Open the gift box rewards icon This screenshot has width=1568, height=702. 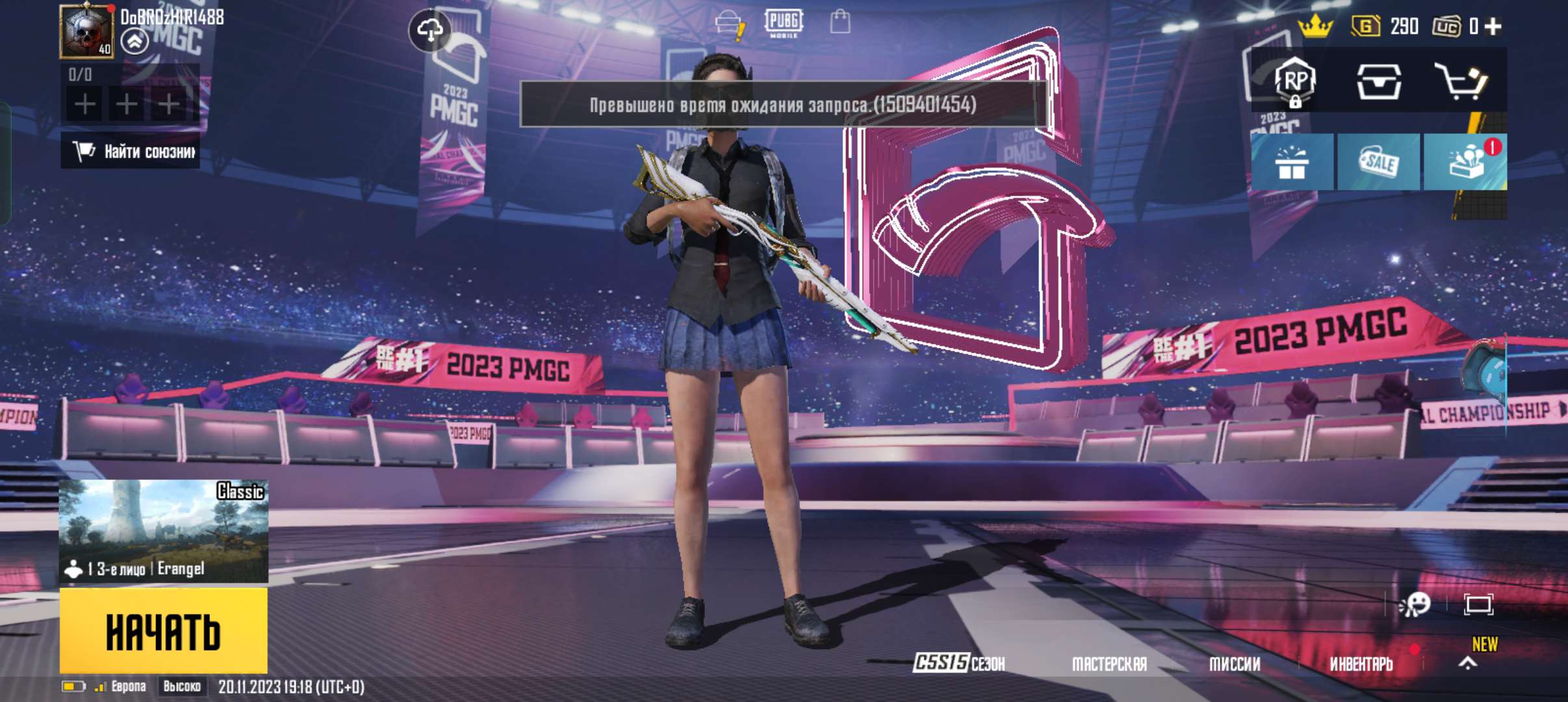(1294, 161)
